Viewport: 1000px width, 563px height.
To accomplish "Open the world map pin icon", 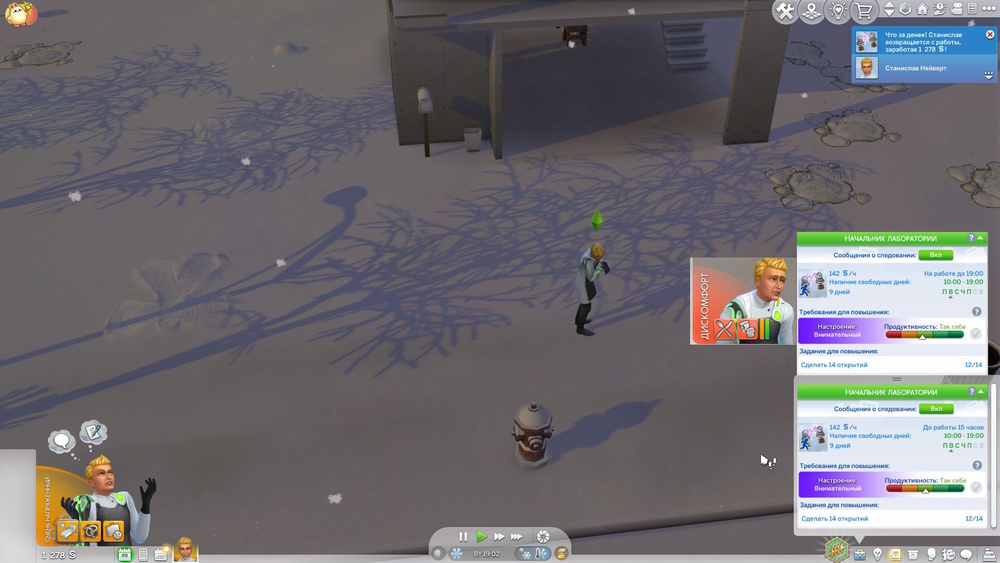I will tap(812, 12).
